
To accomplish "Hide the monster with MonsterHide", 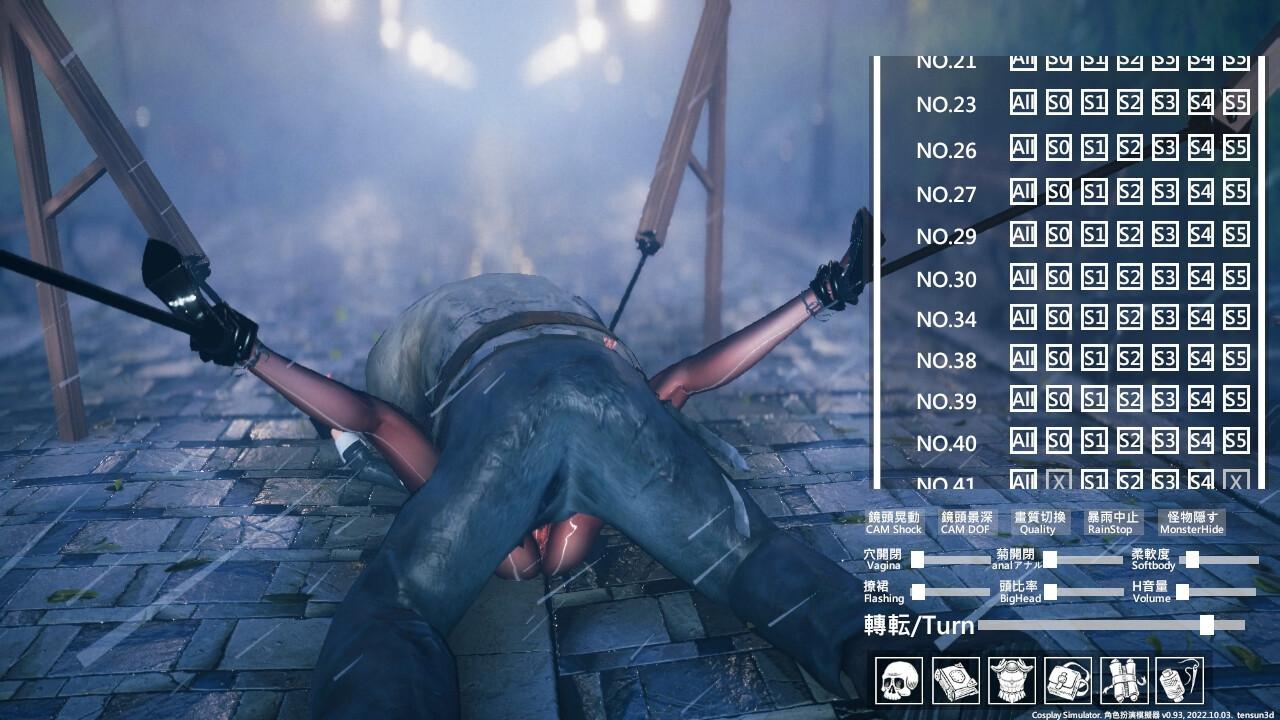I will tap(1191, 523).
